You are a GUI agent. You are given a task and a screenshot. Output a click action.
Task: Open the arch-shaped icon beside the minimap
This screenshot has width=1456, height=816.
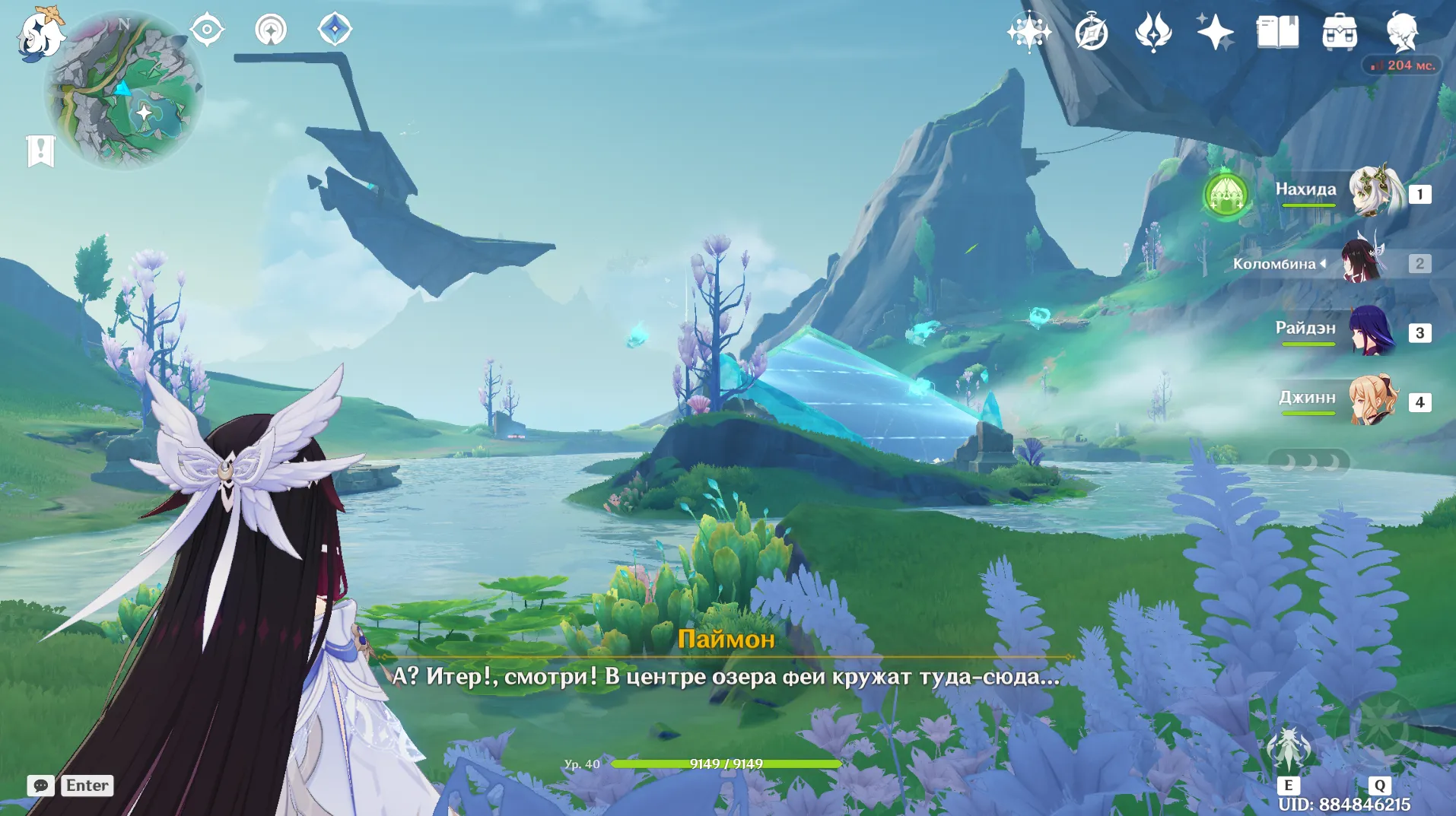pos(271,30)
